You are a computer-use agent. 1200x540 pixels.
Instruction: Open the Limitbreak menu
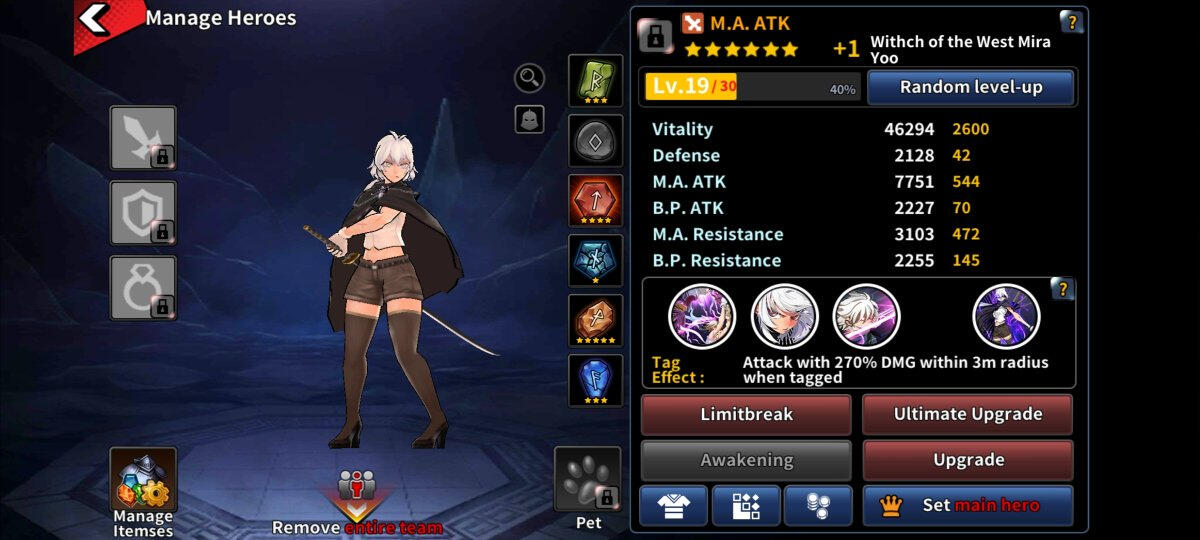pos(746,414)
